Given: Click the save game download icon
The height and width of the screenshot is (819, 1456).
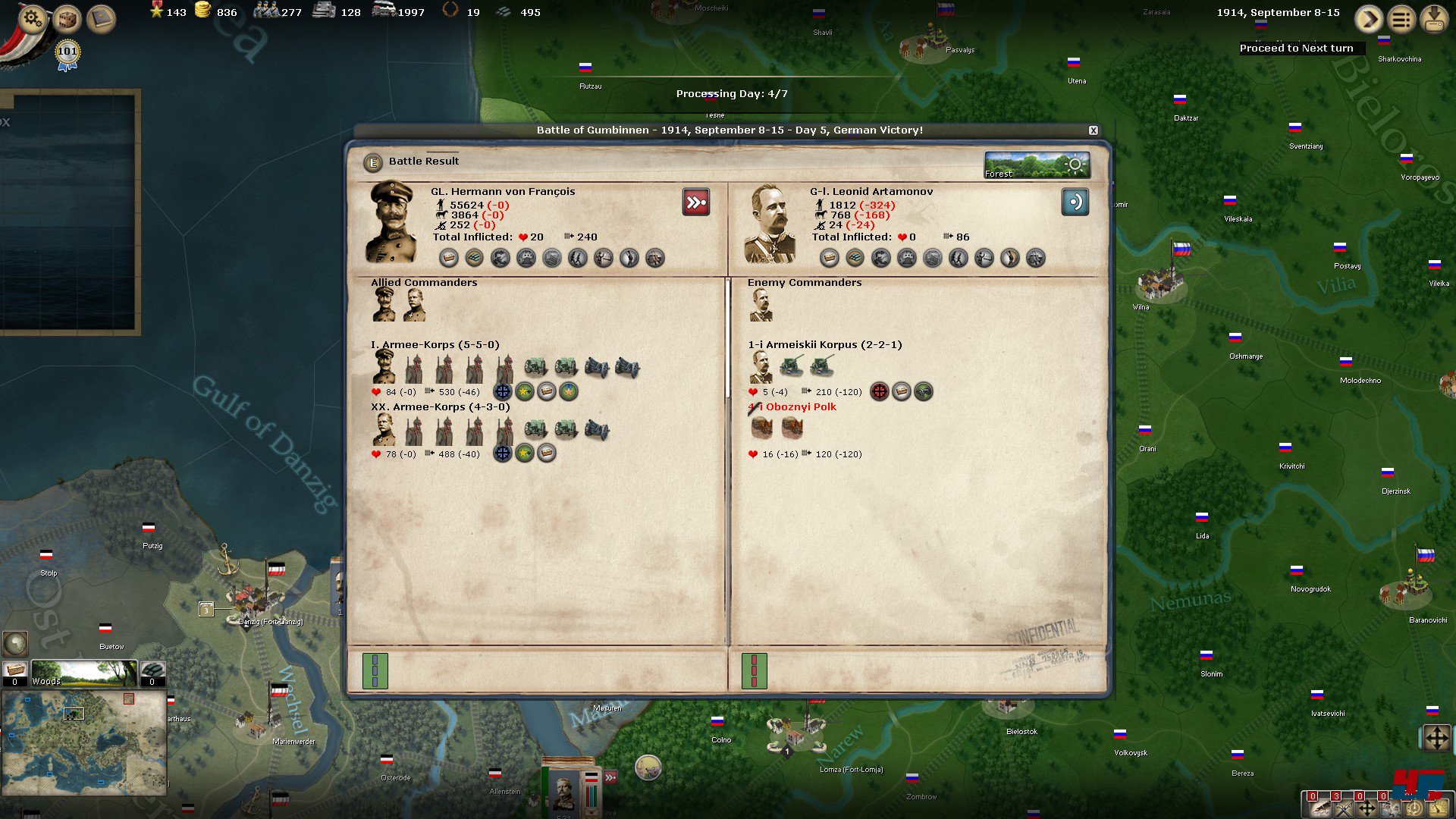Looking at the screenshot, I should [1434, 19].
